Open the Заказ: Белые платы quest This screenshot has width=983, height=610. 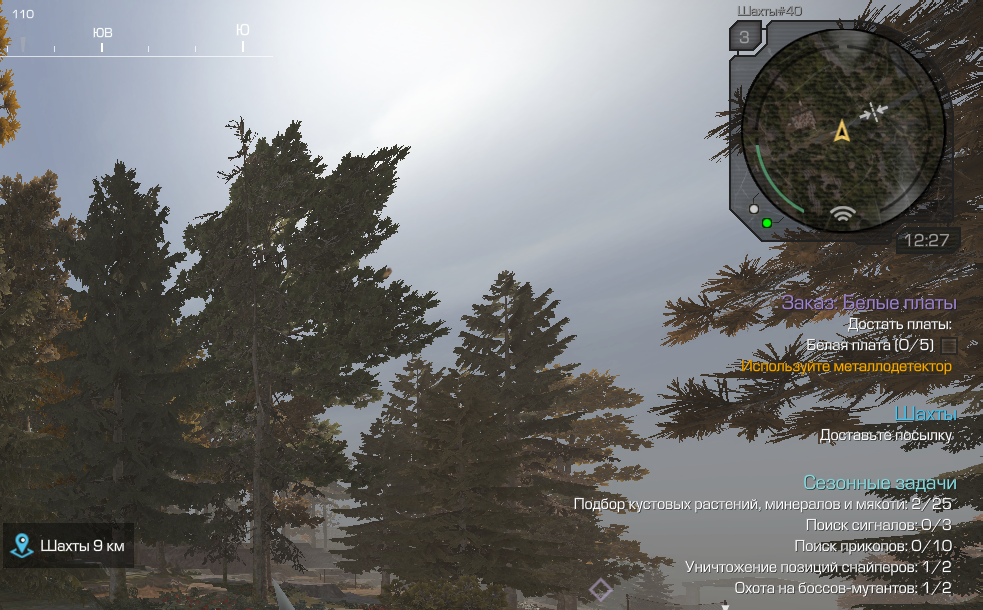point(869,303)
